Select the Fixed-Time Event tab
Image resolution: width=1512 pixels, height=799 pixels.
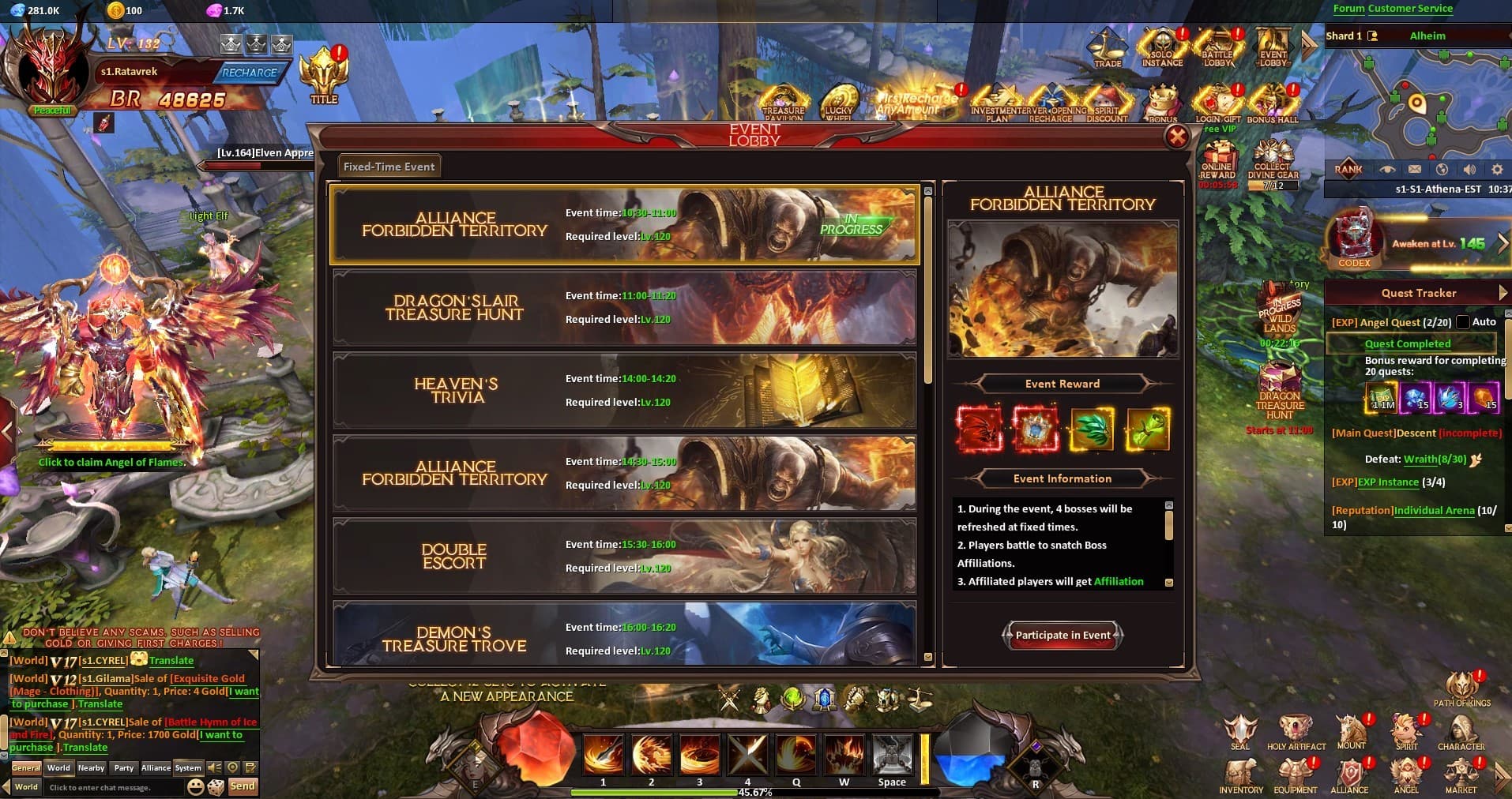(x=388, y=166)
